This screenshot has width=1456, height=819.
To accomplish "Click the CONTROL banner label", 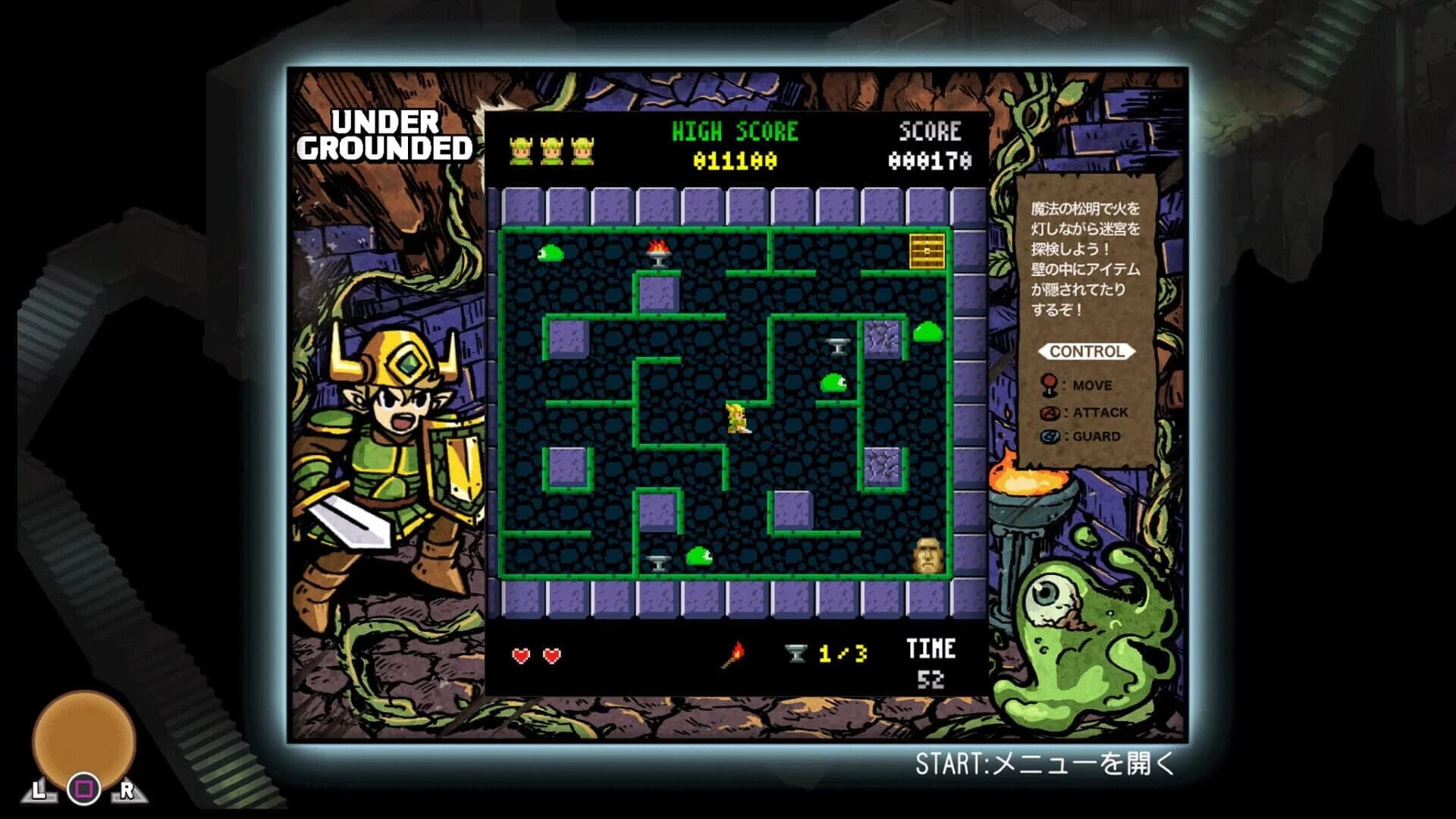I will click(1086, 351).
